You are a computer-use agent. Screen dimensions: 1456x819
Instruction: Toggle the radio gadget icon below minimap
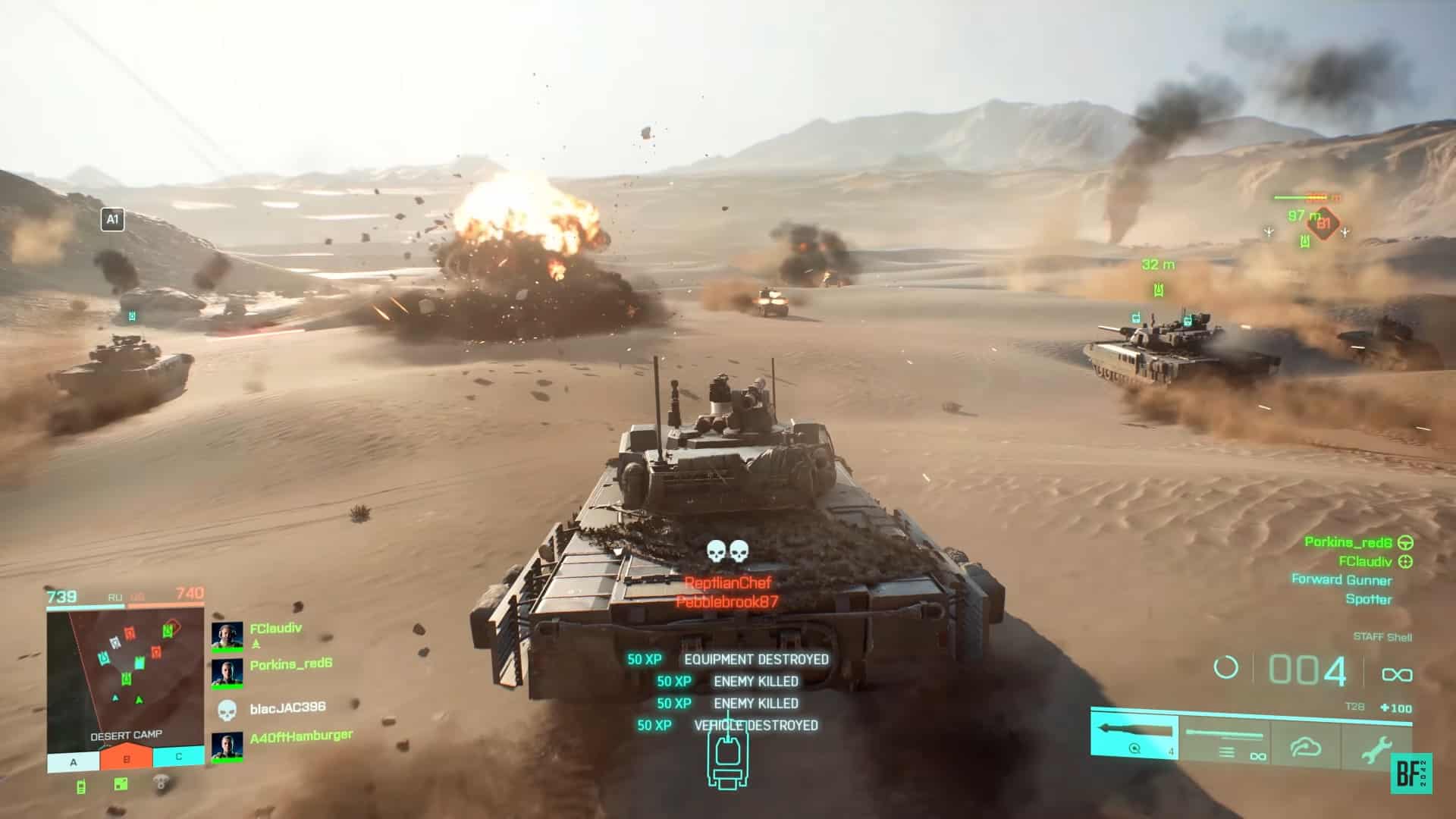80,787
